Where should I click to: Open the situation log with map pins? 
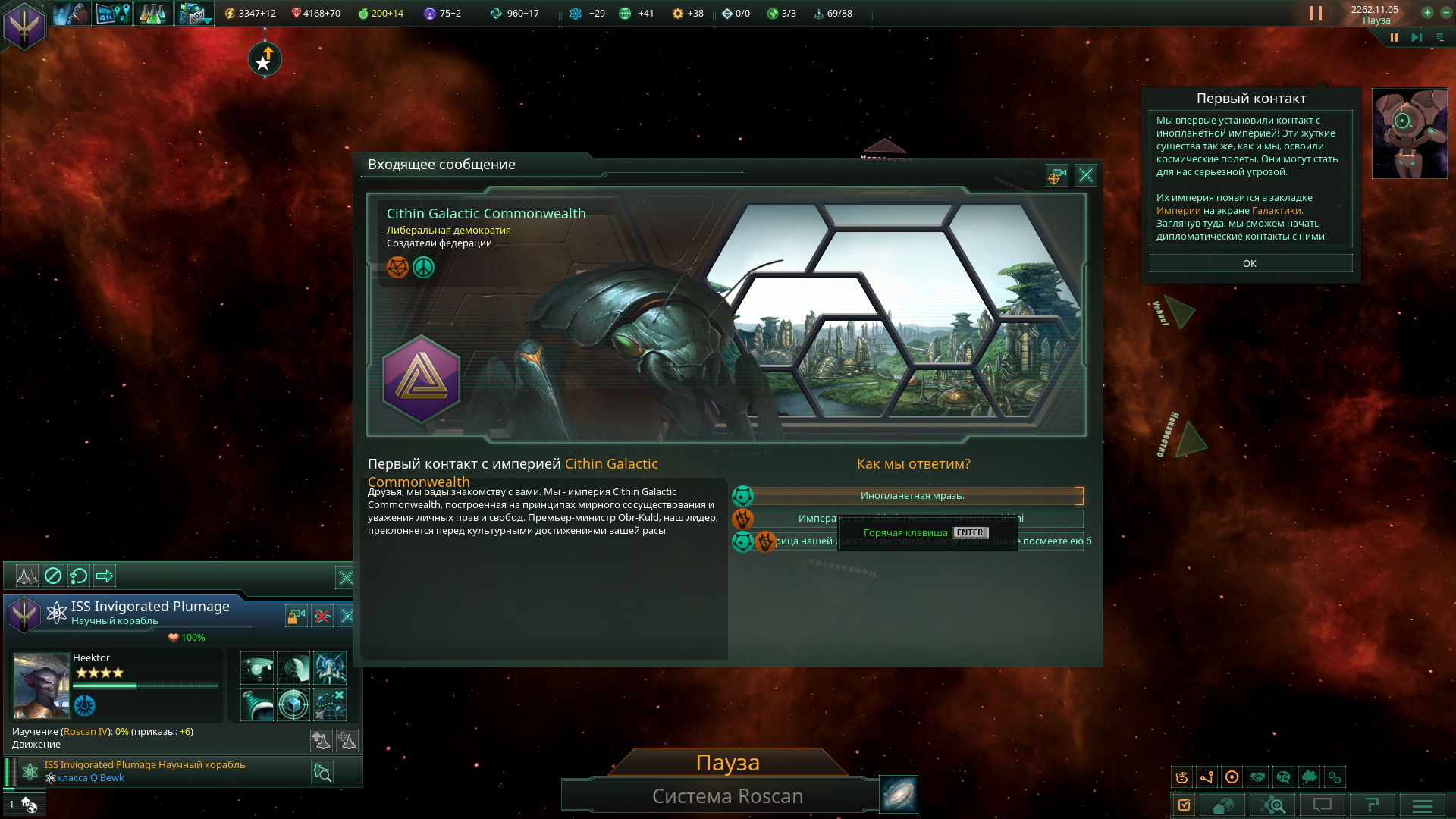pyautogui.click(x=112, y=14)
